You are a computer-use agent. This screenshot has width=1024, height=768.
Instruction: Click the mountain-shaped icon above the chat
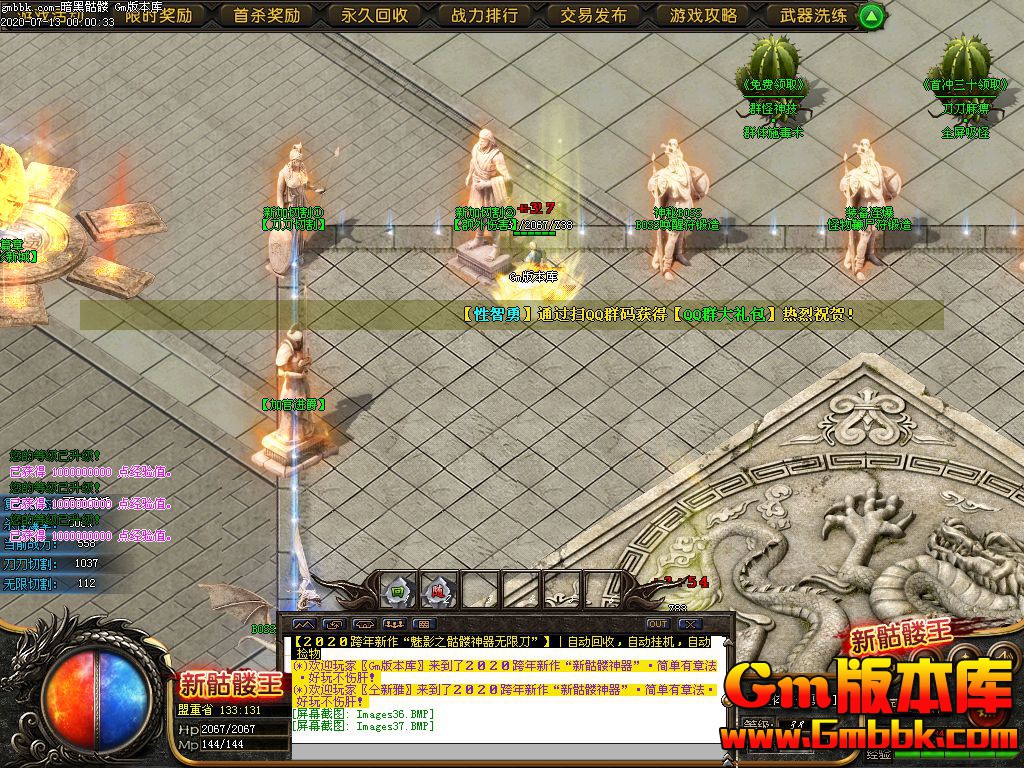[303, 624]
